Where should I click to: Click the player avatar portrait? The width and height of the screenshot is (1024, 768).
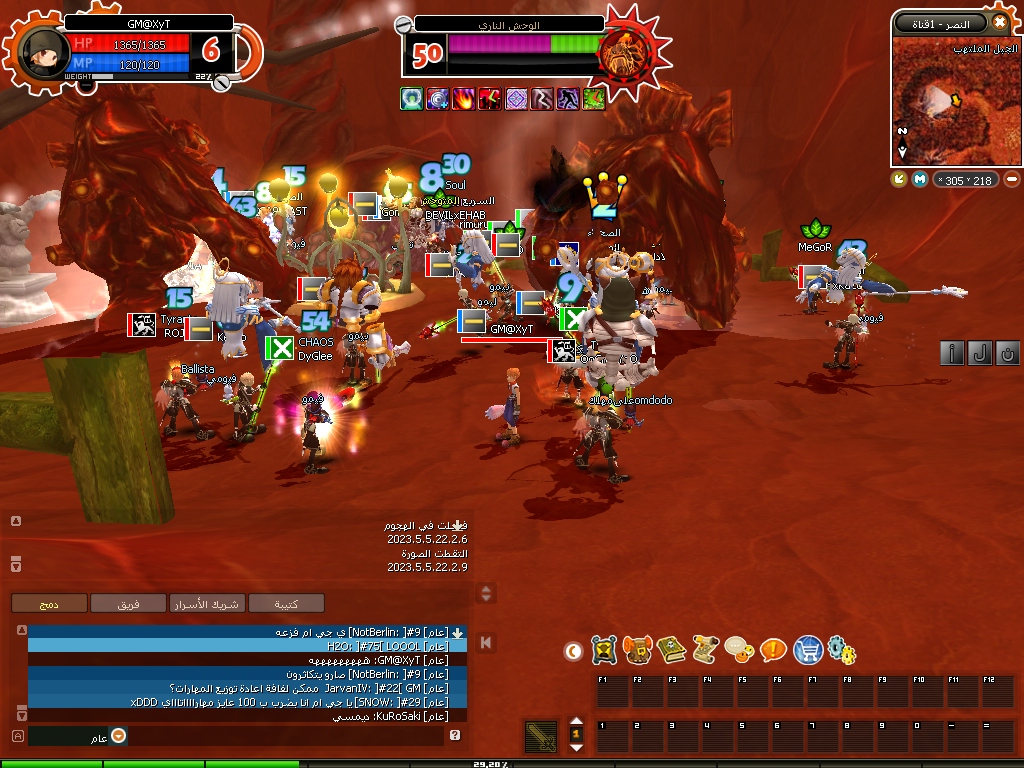(38, 52)
